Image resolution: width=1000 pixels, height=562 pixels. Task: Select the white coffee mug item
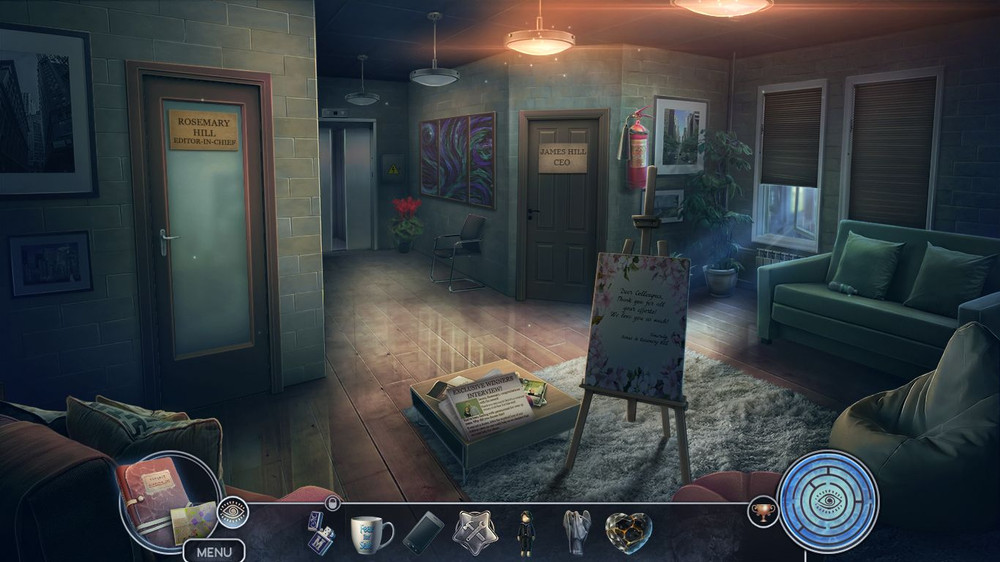[x=371, y=532]
